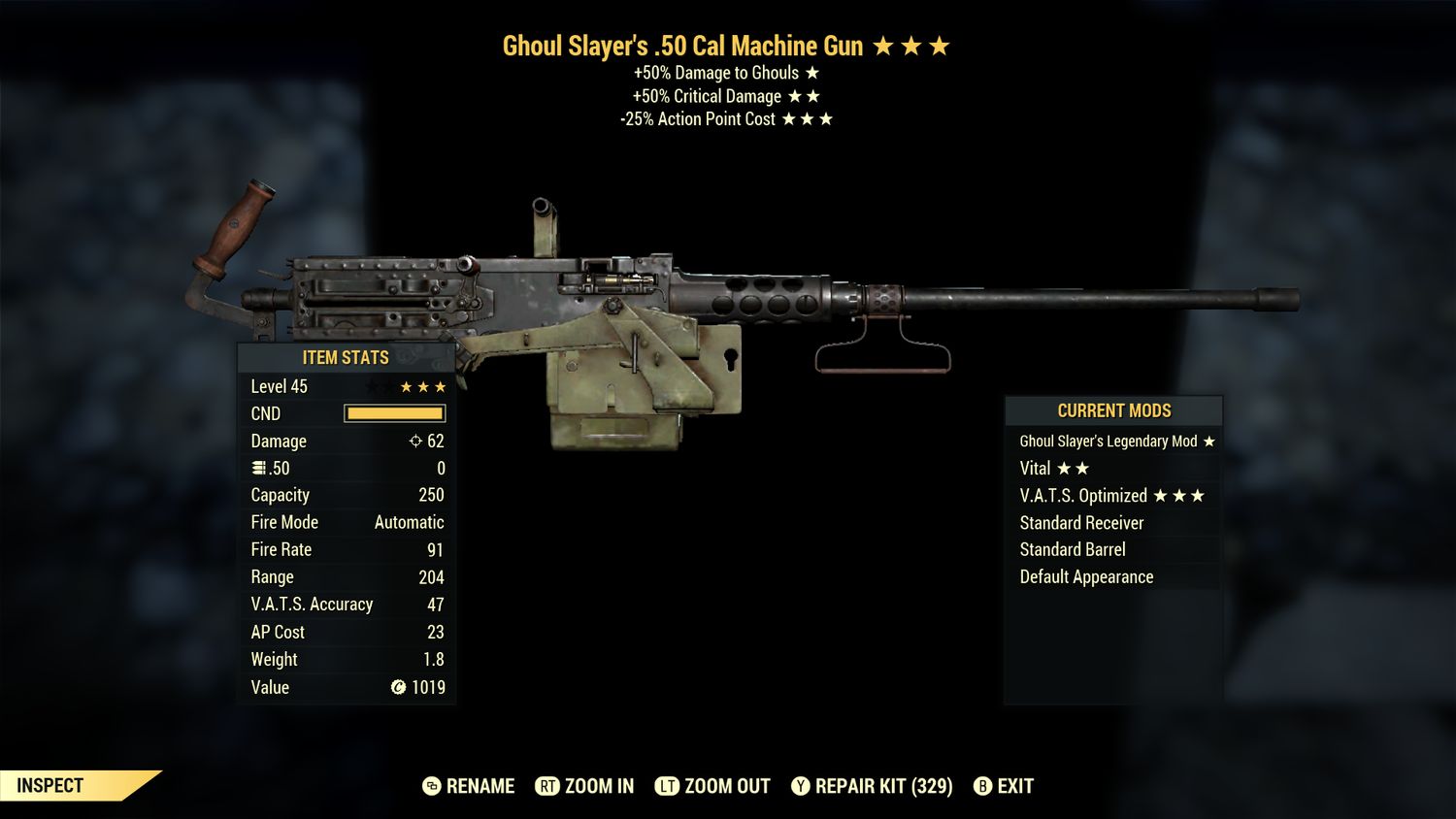The width and height of the screenshot is (1456, 819).
Task: Toggle the star beside +50% Damage to Ghouls
Action: click(812, 73)
